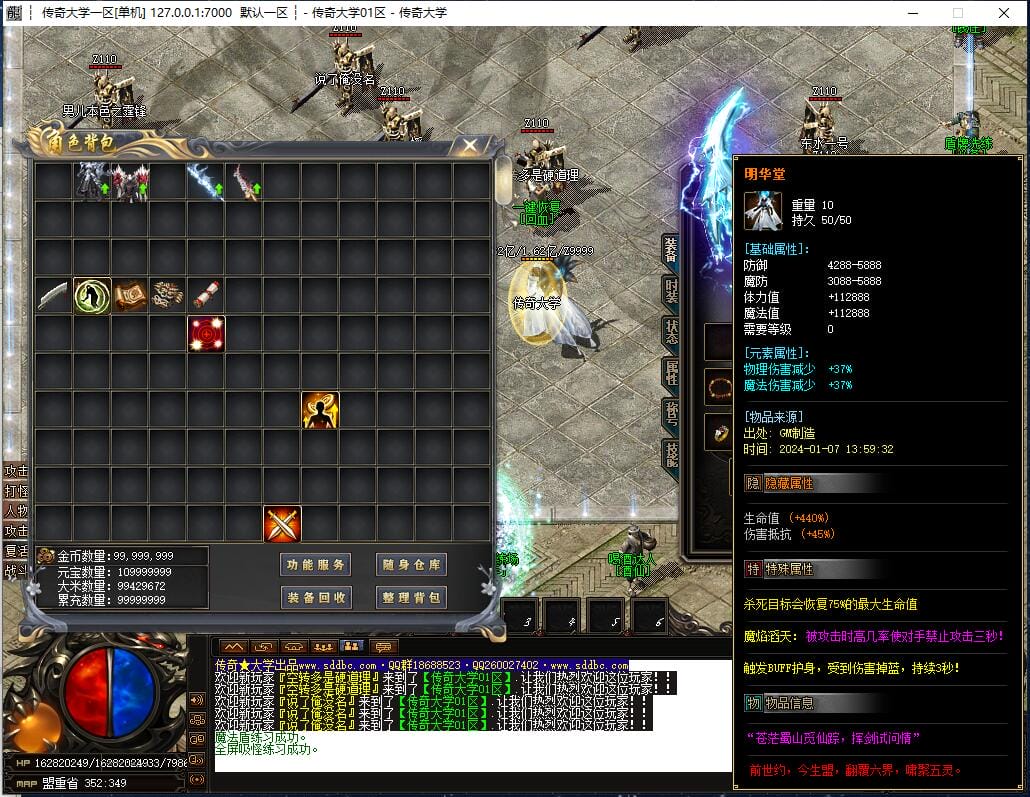Select the lightning sword in the backpack
Screen dimensions: 1030x797
pyautogui.click(x=205, y=182)
